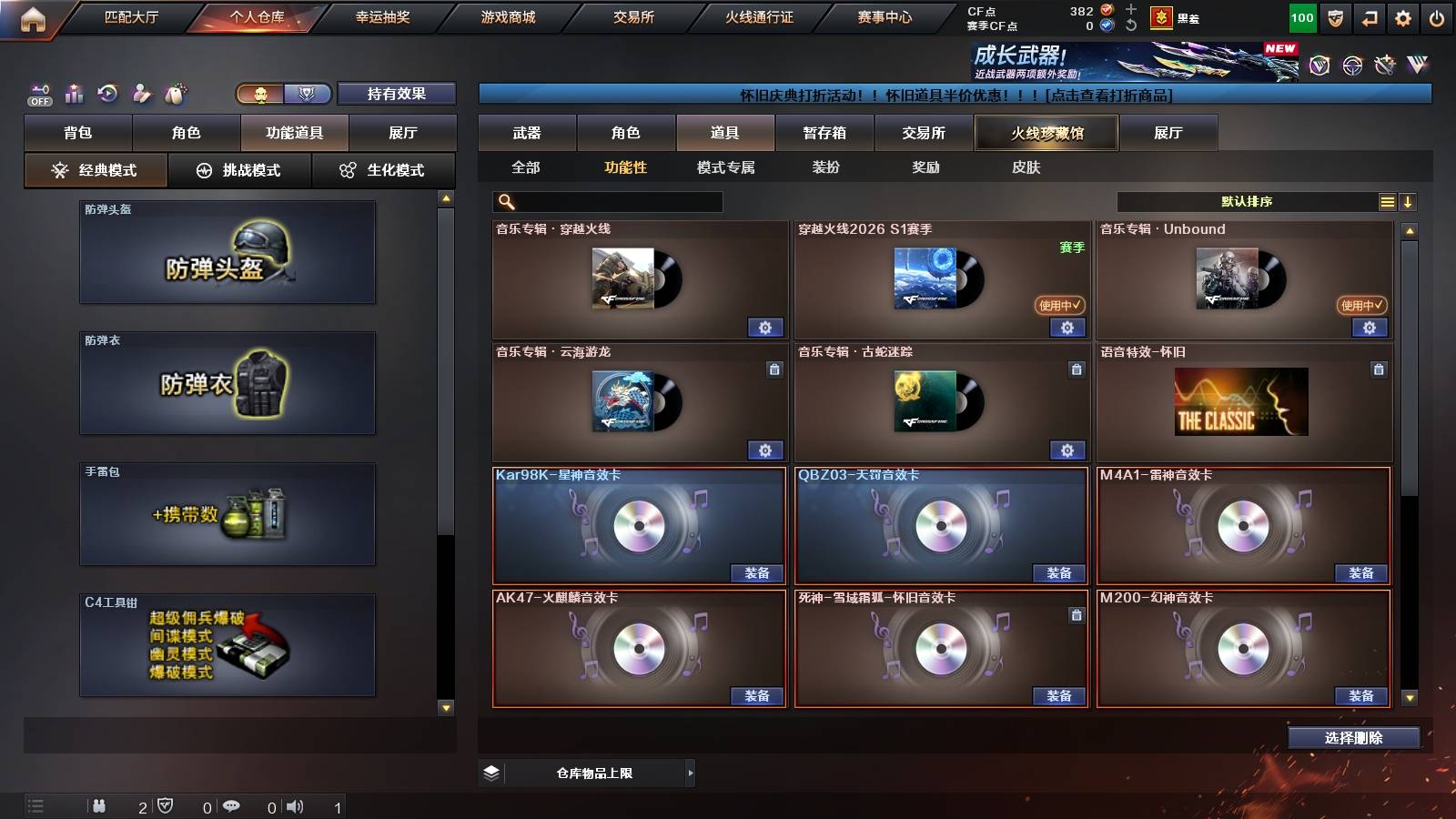The height and width of the screenshot is (819, 1456).
Task: Toggle the OFF key switch at top left
Action: 38,93
